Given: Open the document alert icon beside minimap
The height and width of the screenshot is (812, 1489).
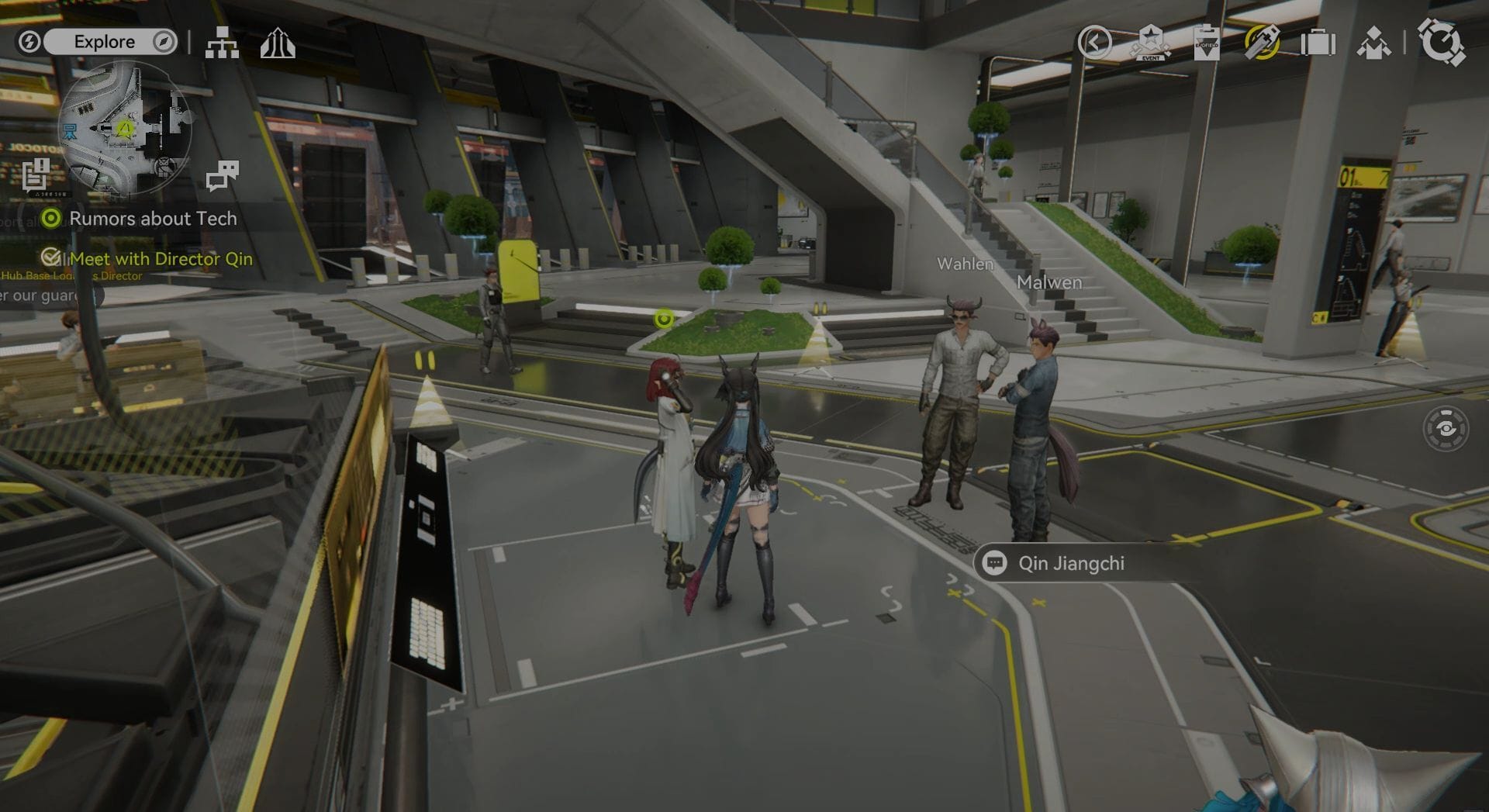Looking at the screenshot, I should click(35, 174).
